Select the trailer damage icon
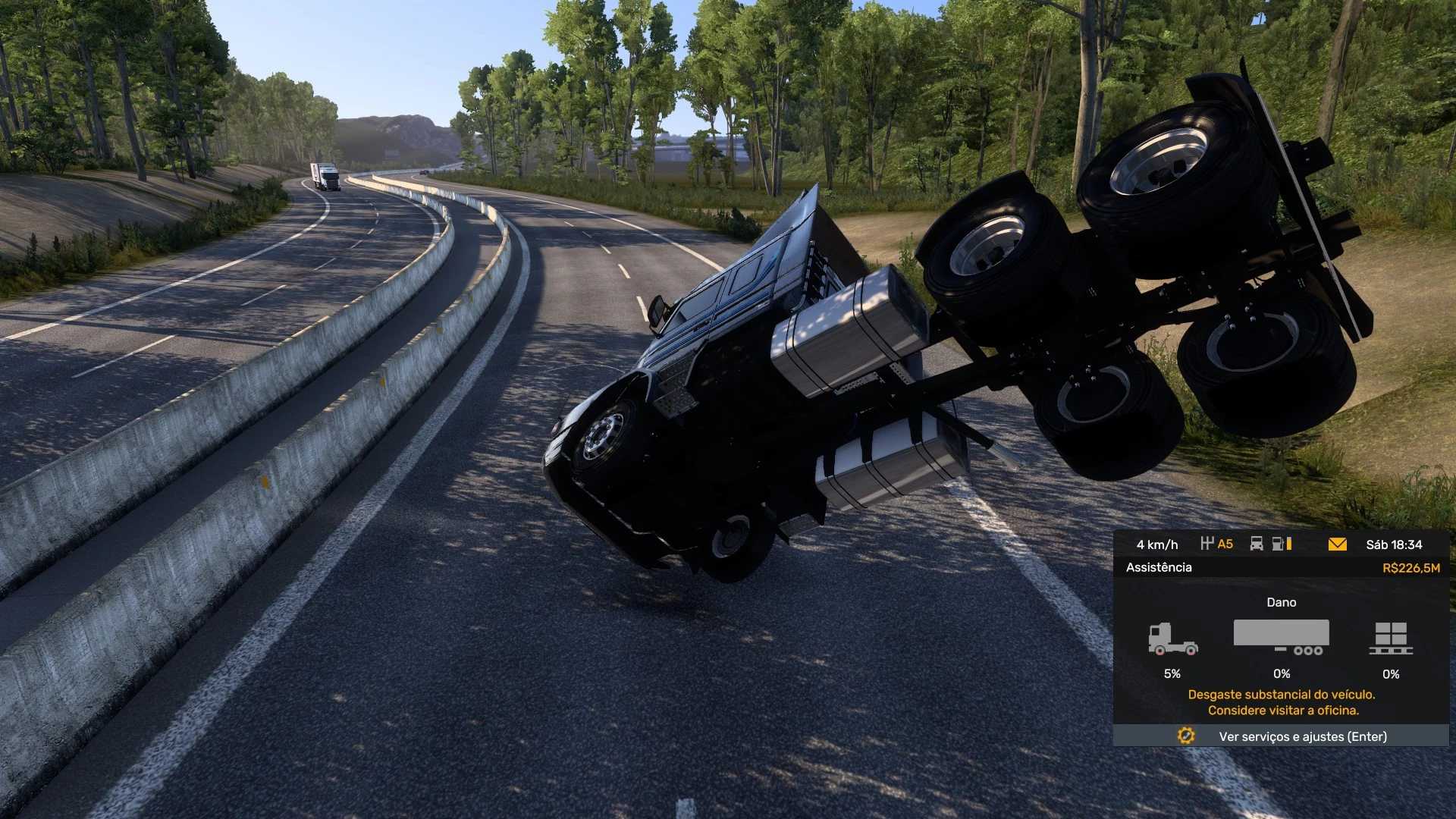Viewport: 1456px width, 819px height. pyautogui.click(x=1281, y=637)
